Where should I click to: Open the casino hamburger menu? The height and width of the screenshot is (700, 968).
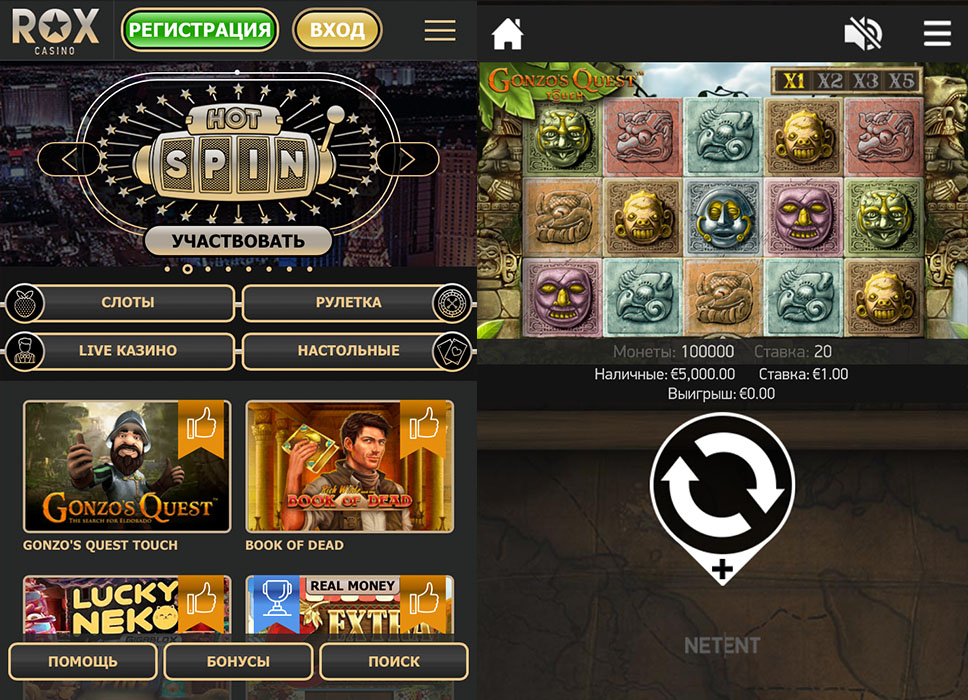point(440,30)
